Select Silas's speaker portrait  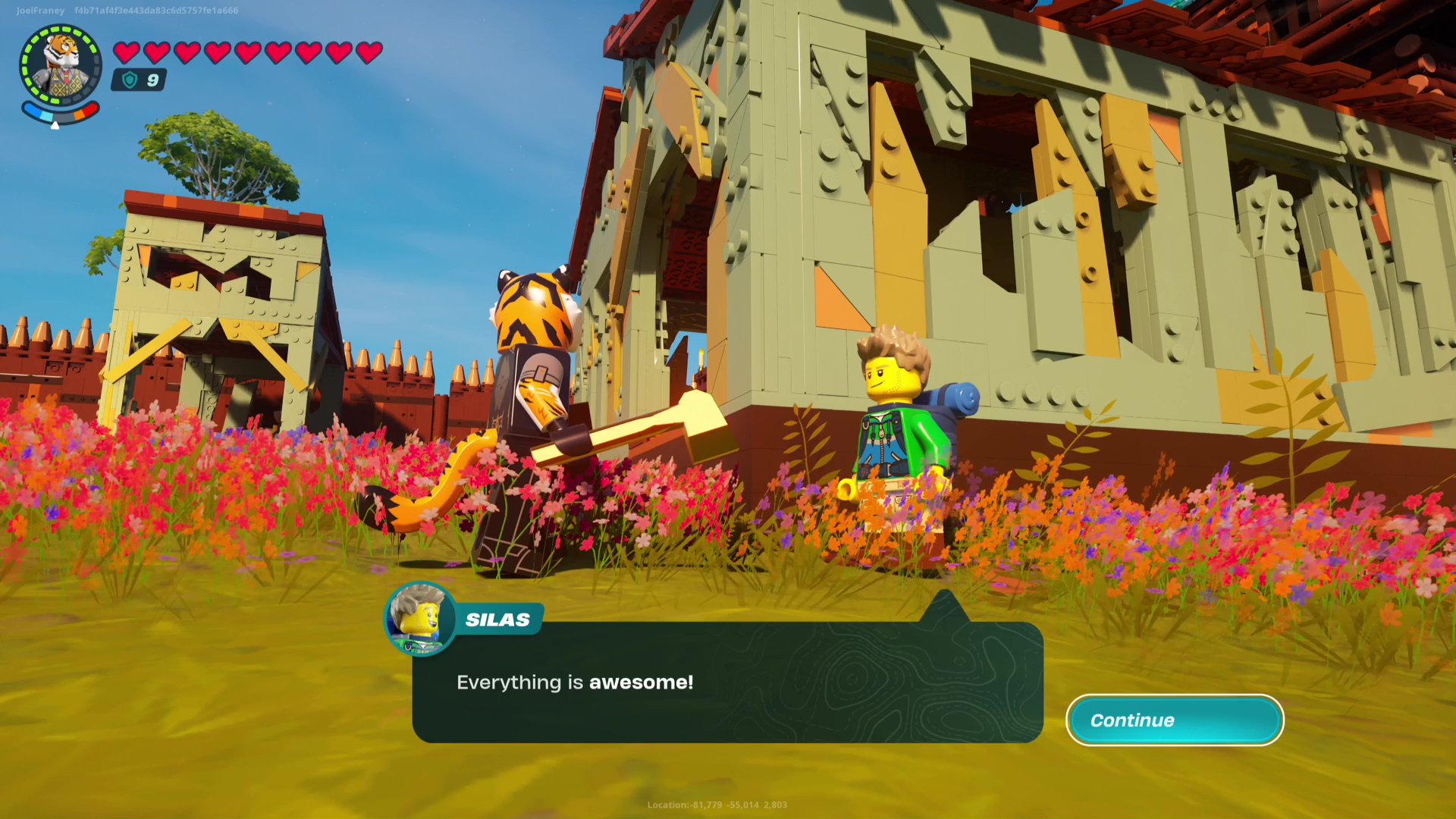click(x=419, y=619)
